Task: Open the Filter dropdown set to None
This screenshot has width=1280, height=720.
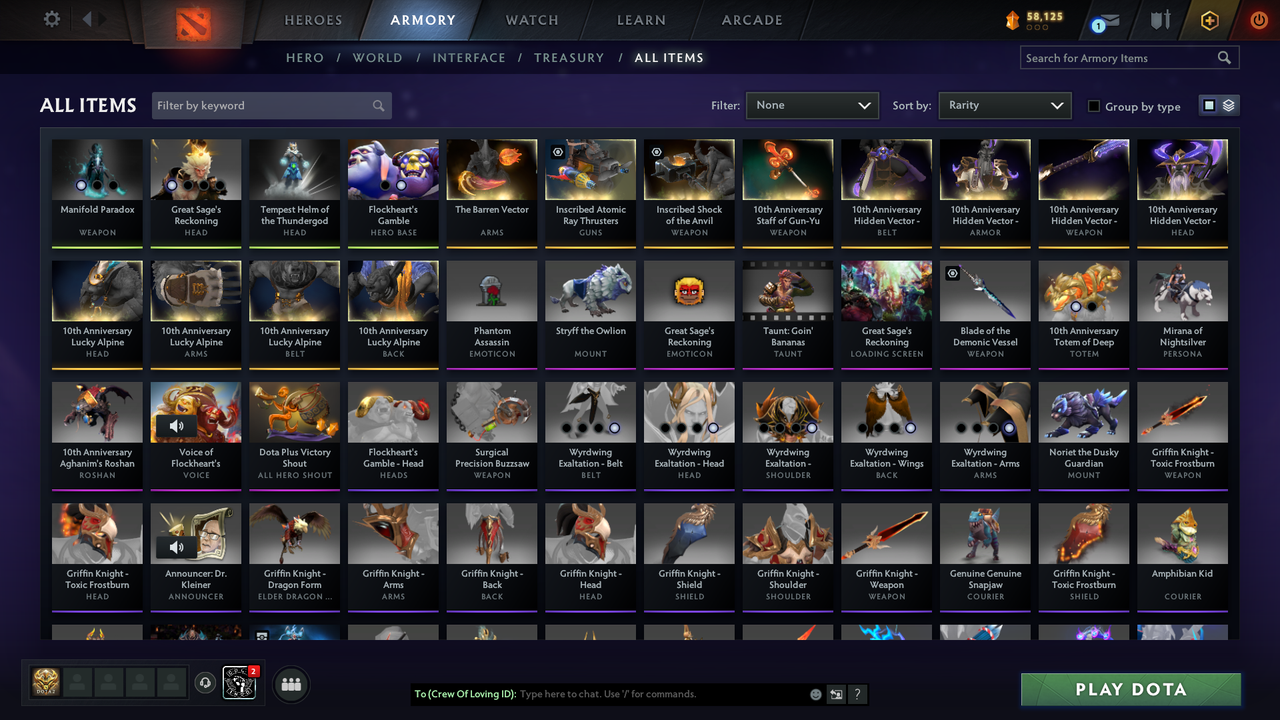Action: (x=812, y=104)
